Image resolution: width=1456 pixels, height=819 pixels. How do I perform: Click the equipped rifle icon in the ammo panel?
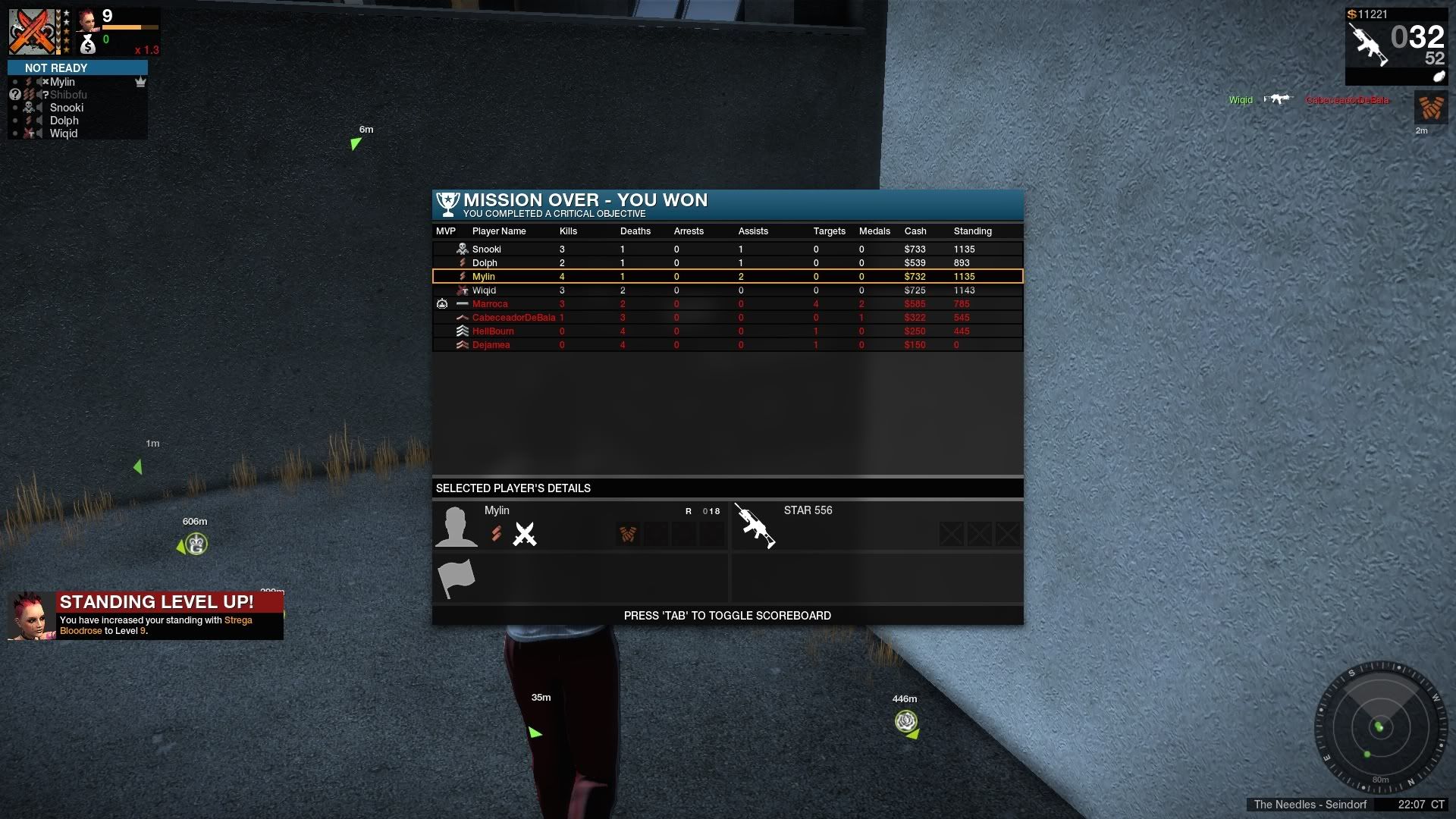pos(1367,44)
